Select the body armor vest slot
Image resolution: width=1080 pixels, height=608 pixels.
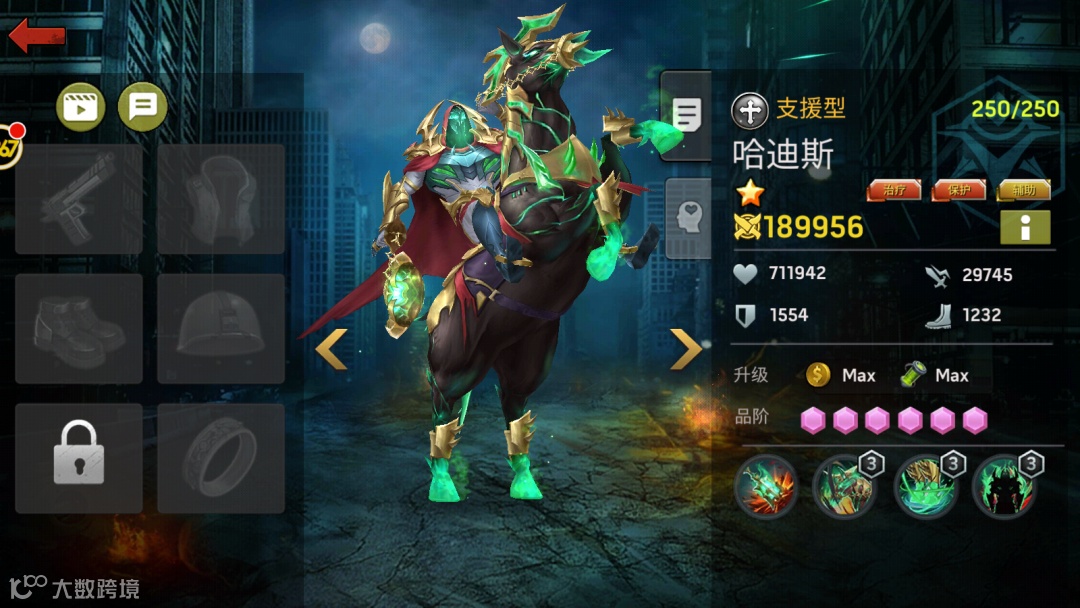(221, 199)
